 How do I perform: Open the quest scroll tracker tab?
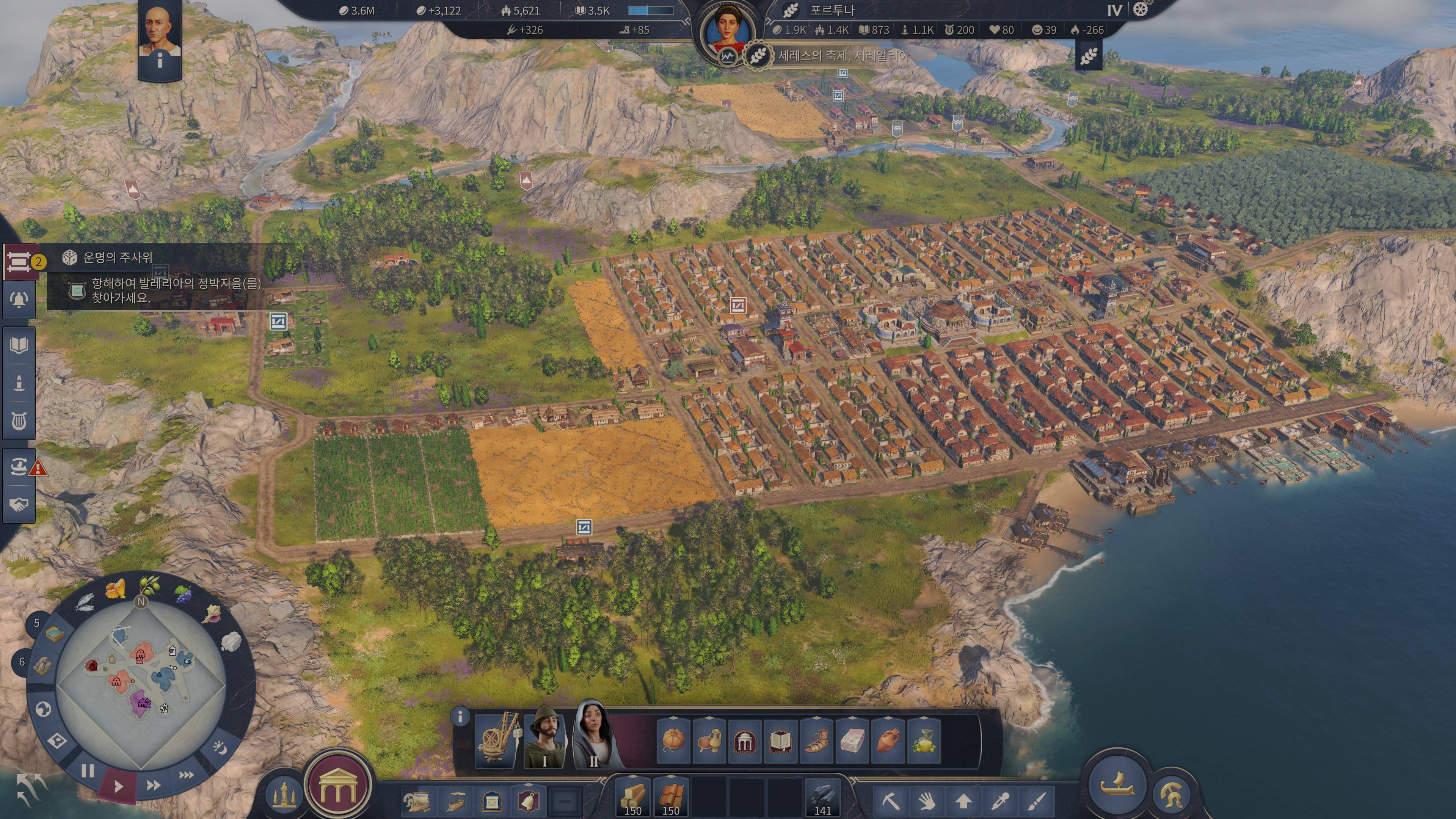point(19,262)
